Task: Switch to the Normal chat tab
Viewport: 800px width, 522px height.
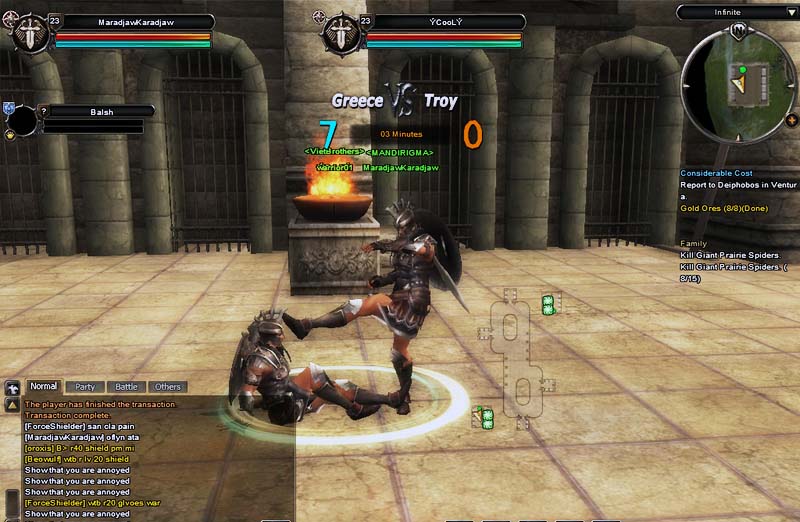Action: tap(43, 386)
